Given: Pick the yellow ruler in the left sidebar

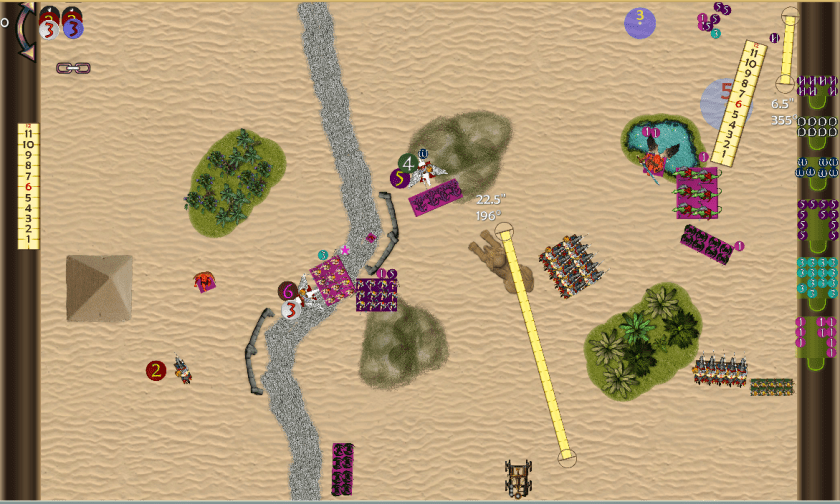Looking at the screenshot, I should pos(28,186).
